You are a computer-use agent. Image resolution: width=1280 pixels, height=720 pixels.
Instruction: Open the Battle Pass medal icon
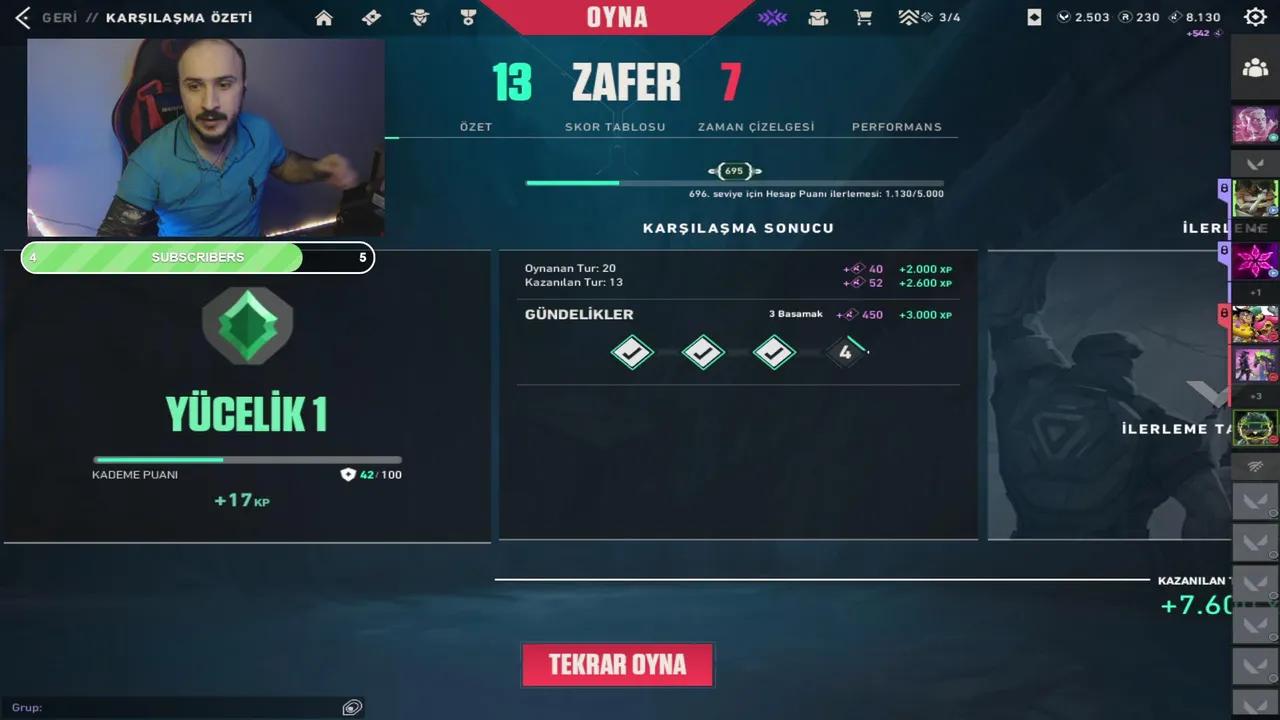pos(468,17)
